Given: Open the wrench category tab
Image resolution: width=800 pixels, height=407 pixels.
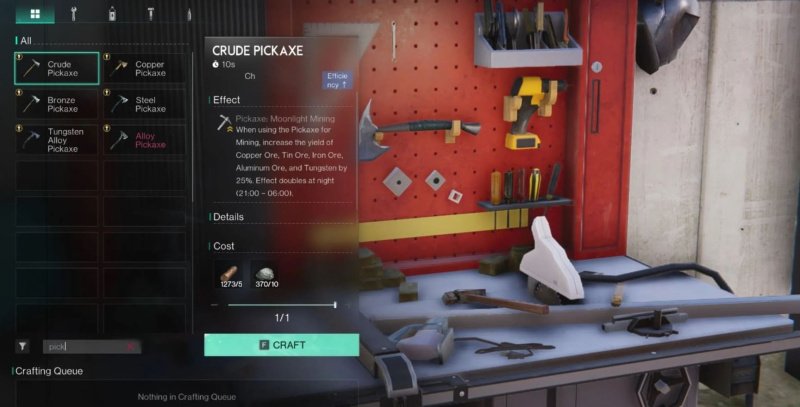Looking at the screenshot, I should 75,14.
